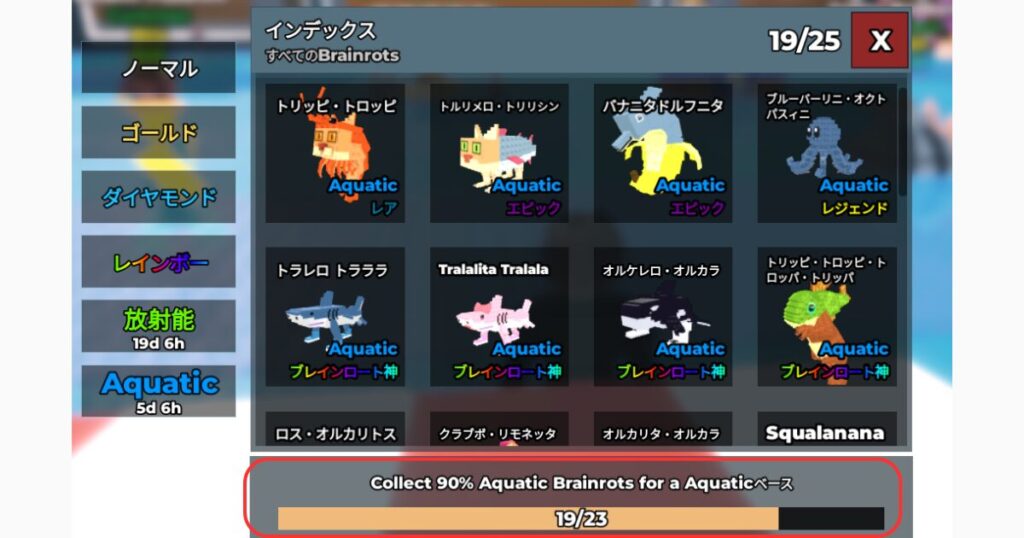Choose the オルケロ・オルカラ orca tile
This screenshot has height=538, width=1024.
[x=662, y=317]
